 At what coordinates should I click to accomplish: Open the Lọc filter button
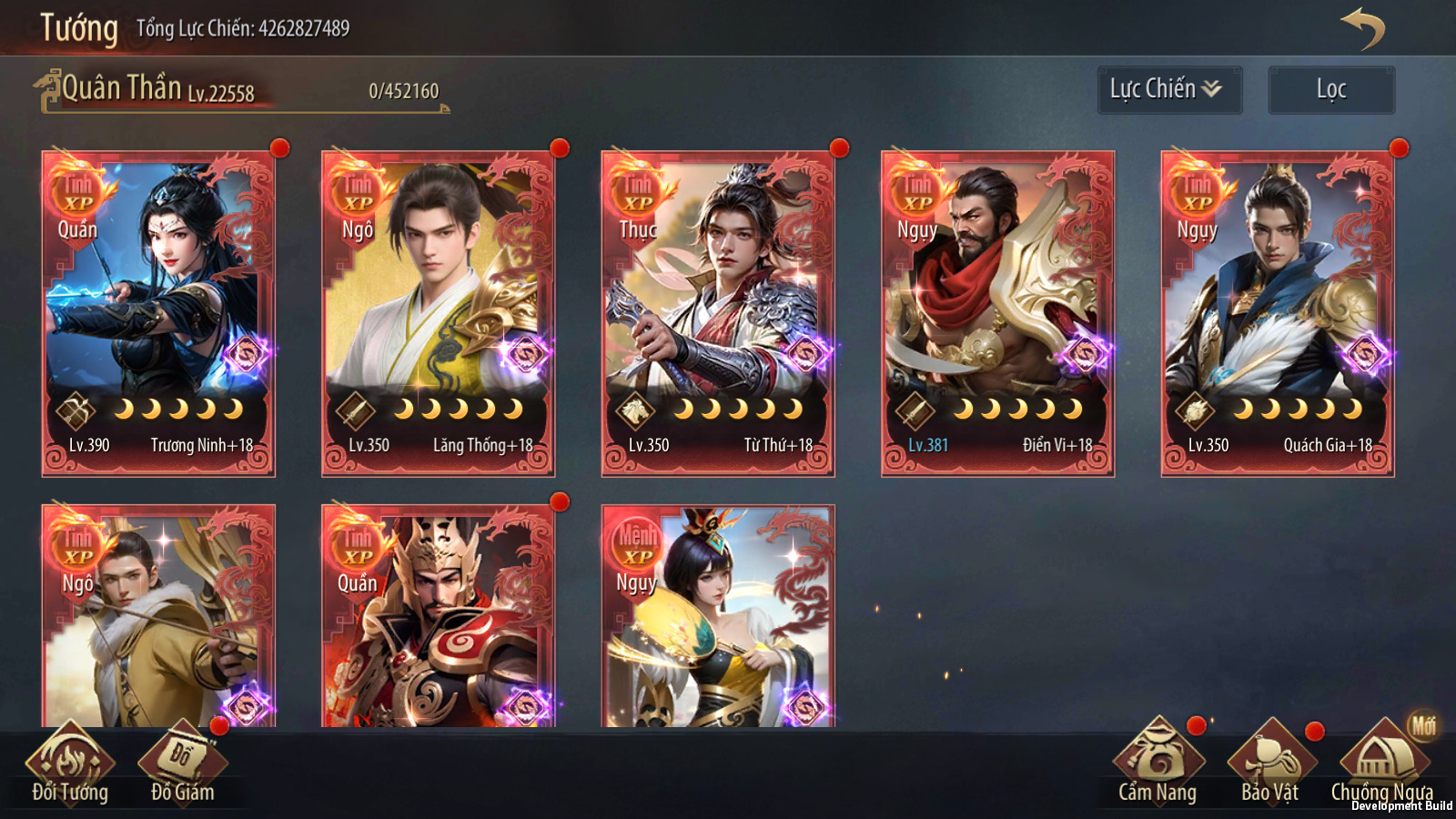coord(1330,89)
